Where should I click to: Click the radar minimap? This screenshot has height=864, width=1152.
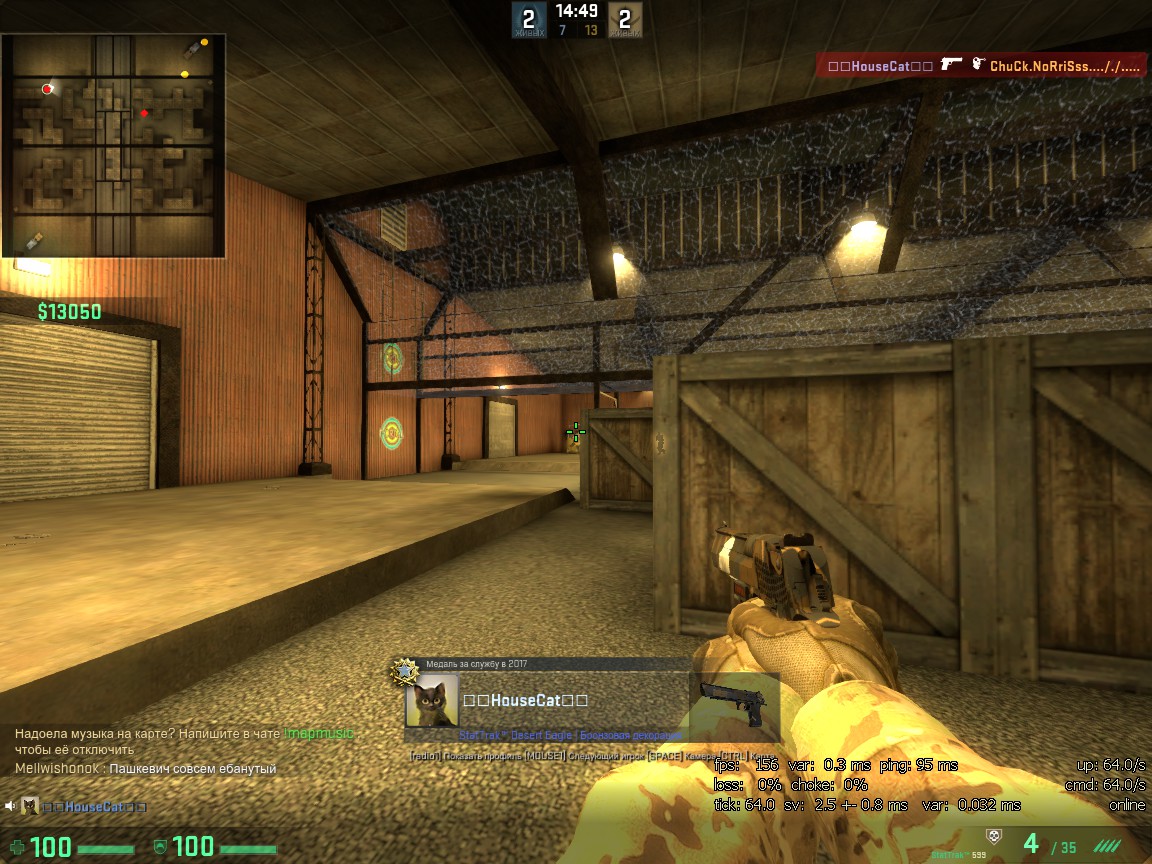[113, 146]
